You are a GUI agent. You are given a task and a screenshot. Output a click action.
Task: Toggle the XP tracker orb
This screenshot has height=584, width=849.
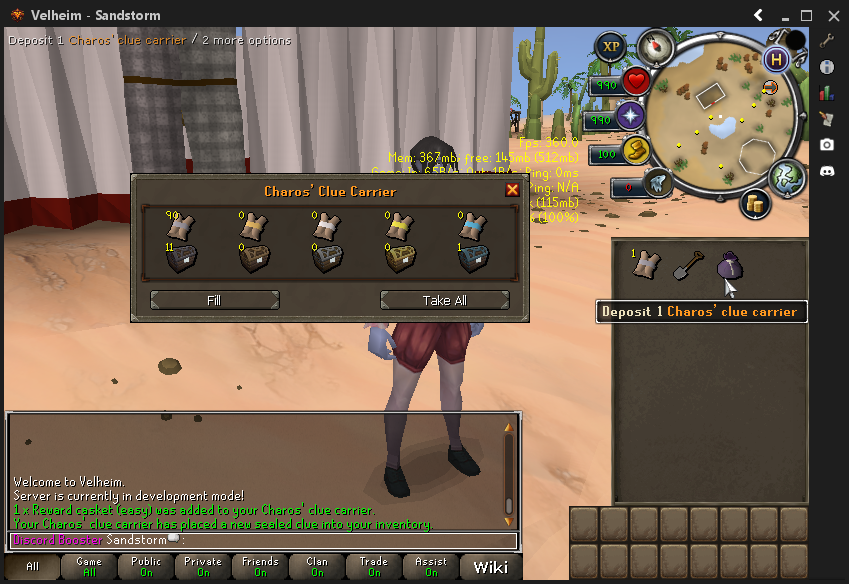tap(610, 46)
